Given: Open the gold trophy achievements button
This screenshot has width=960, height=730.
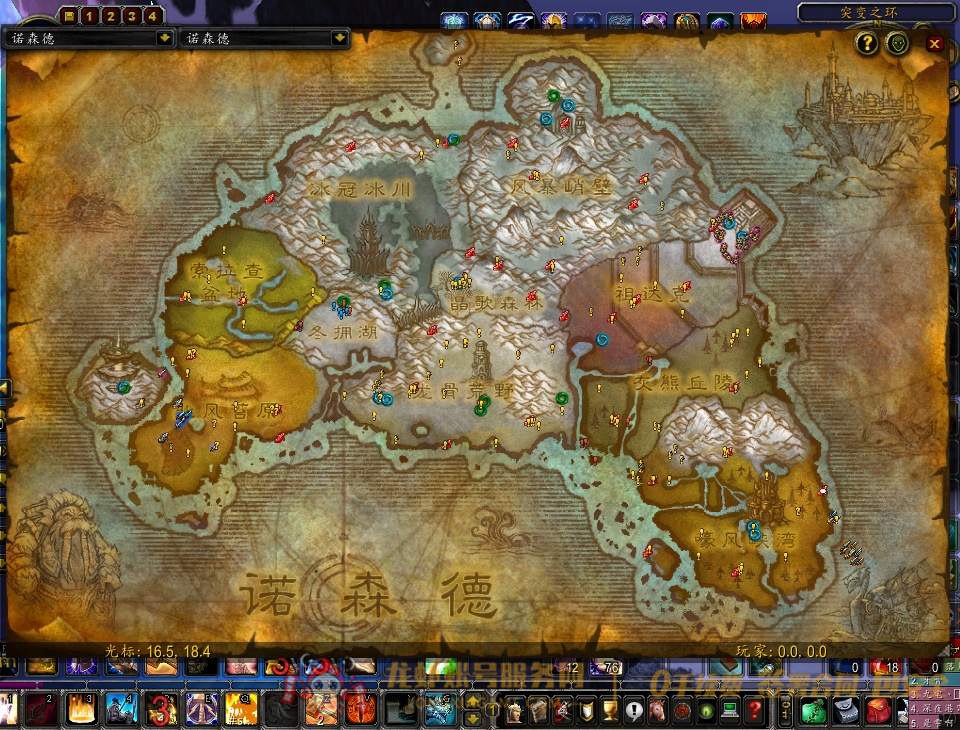Looking at the screenshot, I should click(610, 711).
